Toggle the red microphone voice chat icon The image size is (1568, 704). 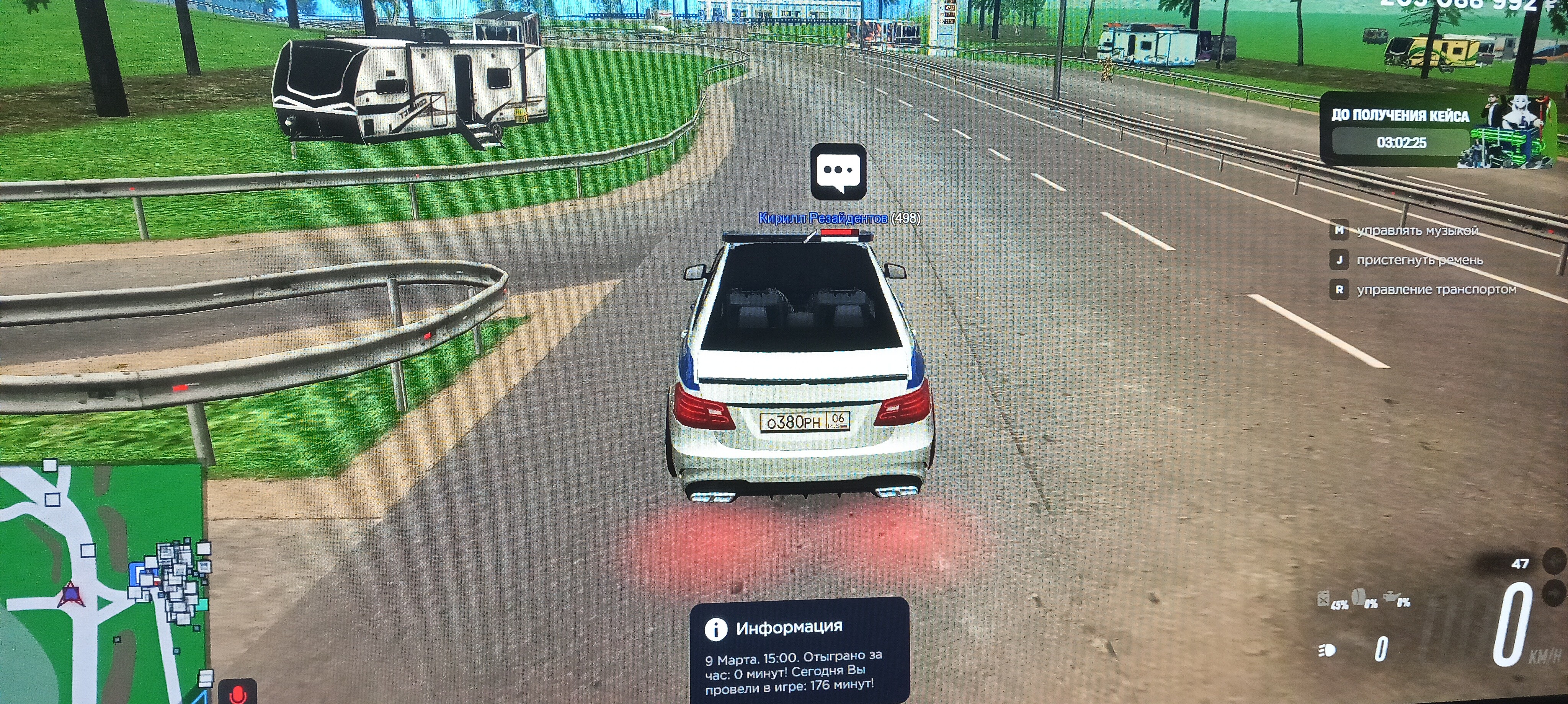[x=237, y=694]
